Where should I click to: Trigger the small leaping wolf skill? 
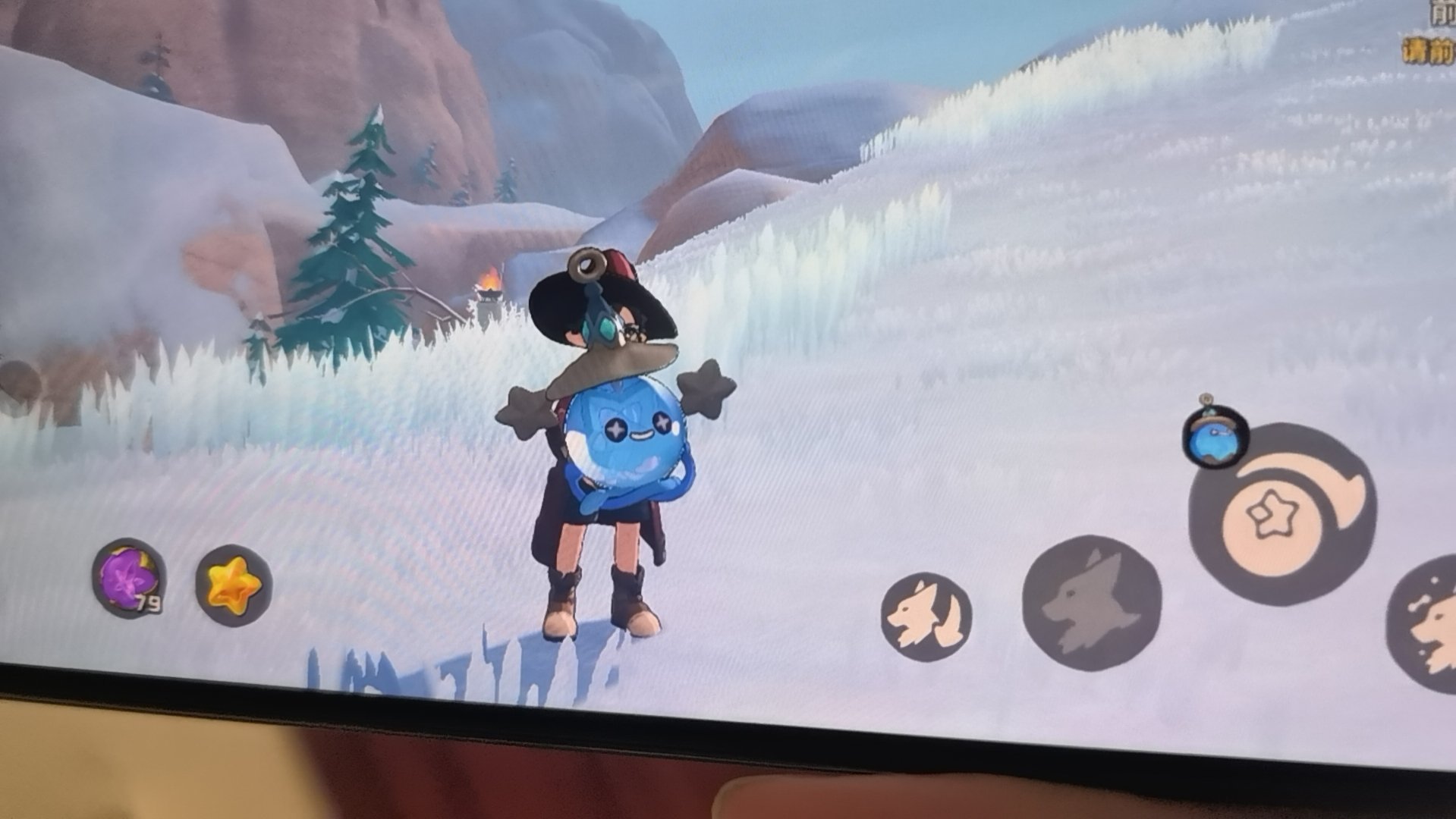click(x=926, y=617)
